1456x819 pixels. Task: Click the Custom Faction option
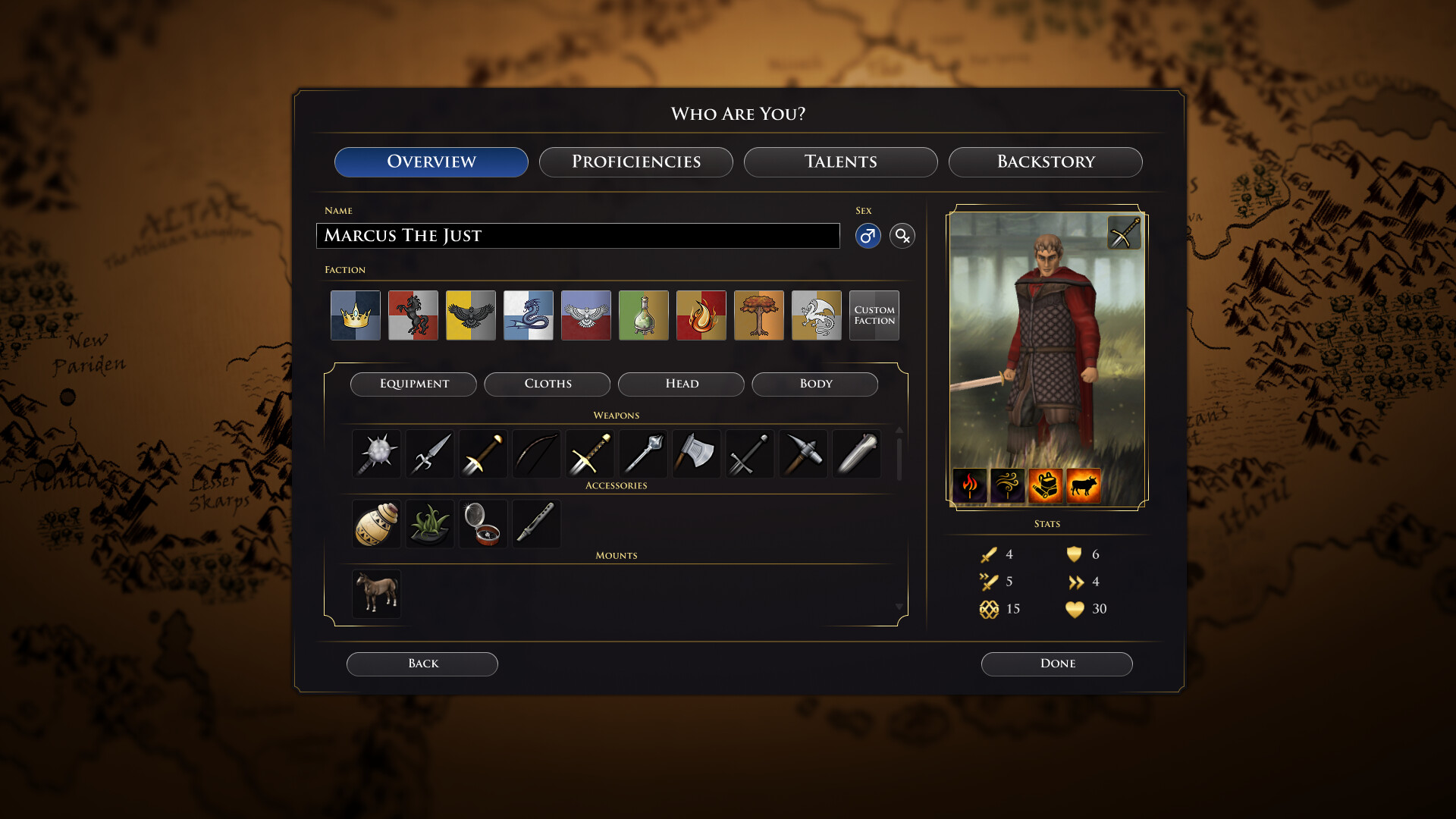874,315
